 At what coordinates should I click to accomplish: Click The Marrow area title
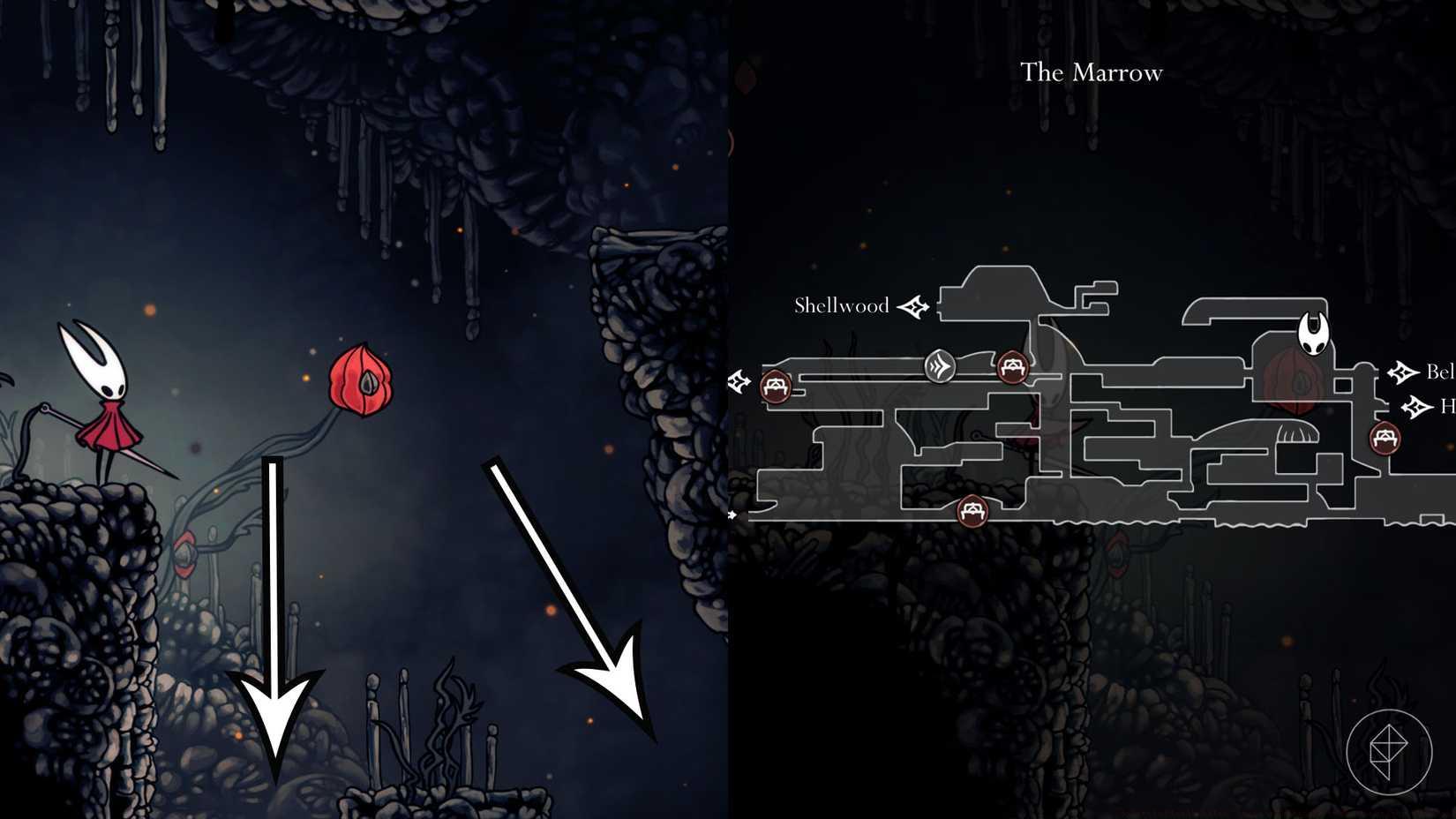pyautogui.click(x=1092, y=72)
